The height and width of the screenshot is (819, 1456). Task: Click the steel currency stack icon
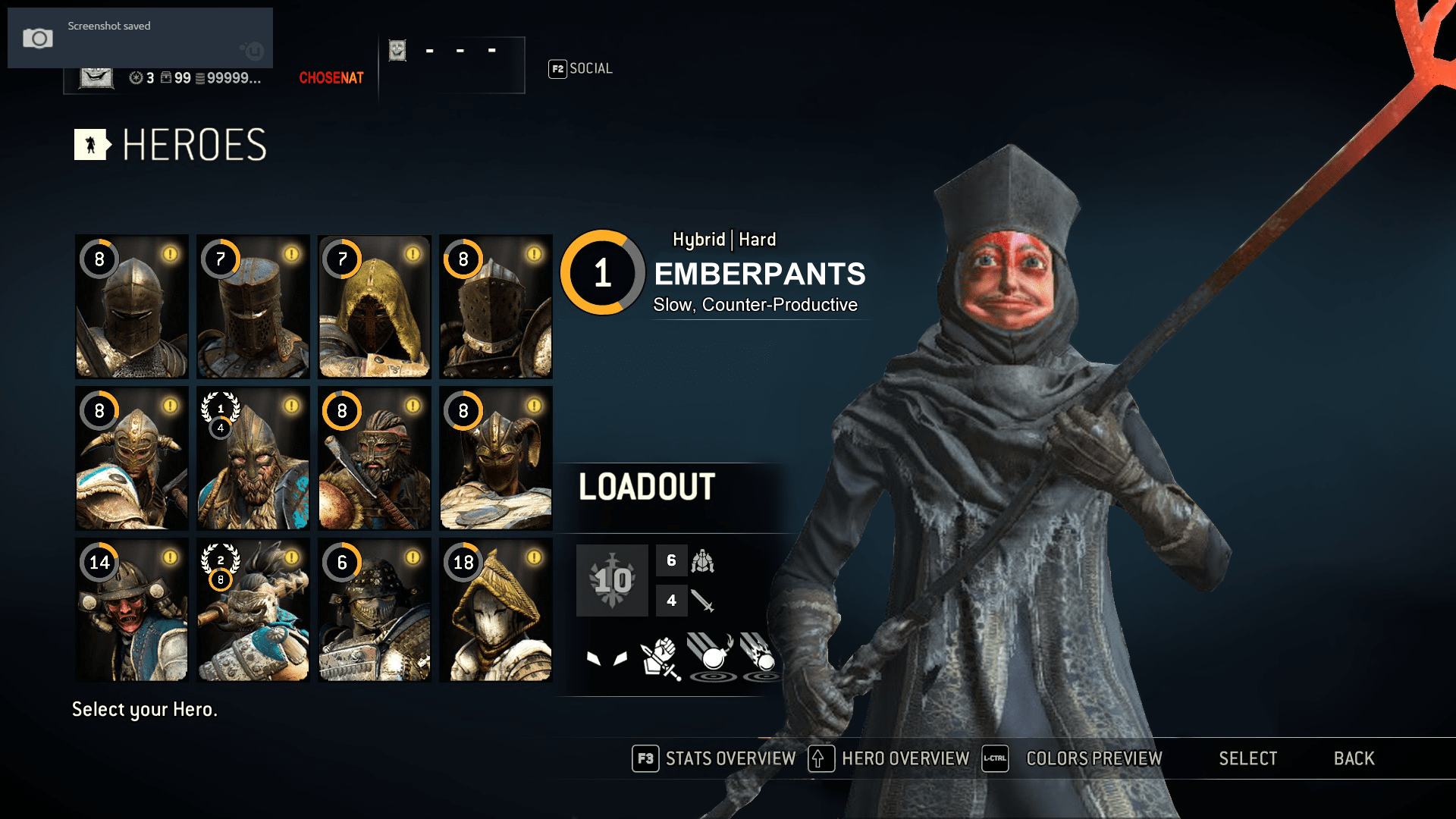[x=199, y=77]
